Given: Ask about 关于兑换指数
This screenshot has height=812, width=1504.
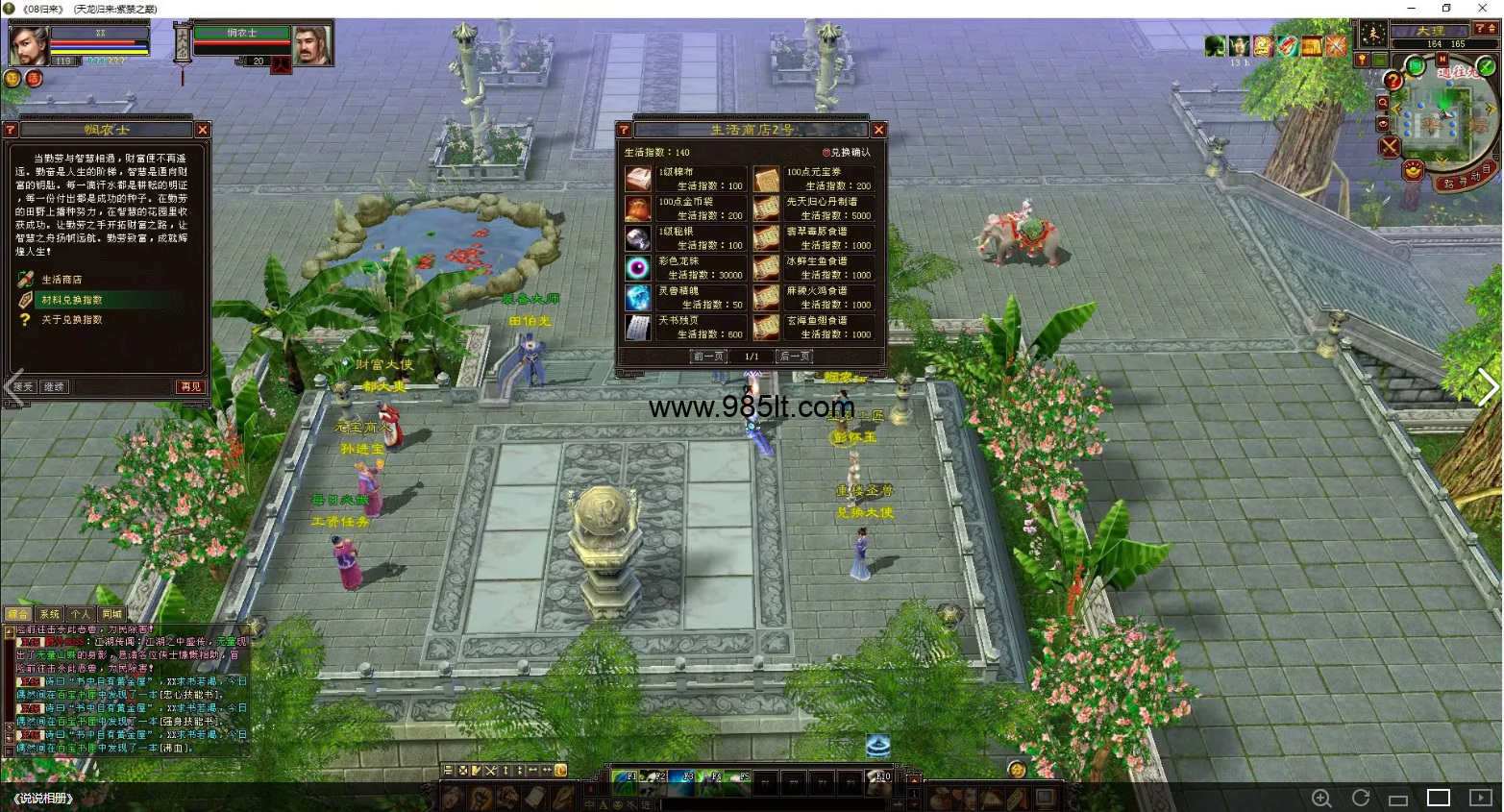Looking at the screenshot, I should [71, 320].
